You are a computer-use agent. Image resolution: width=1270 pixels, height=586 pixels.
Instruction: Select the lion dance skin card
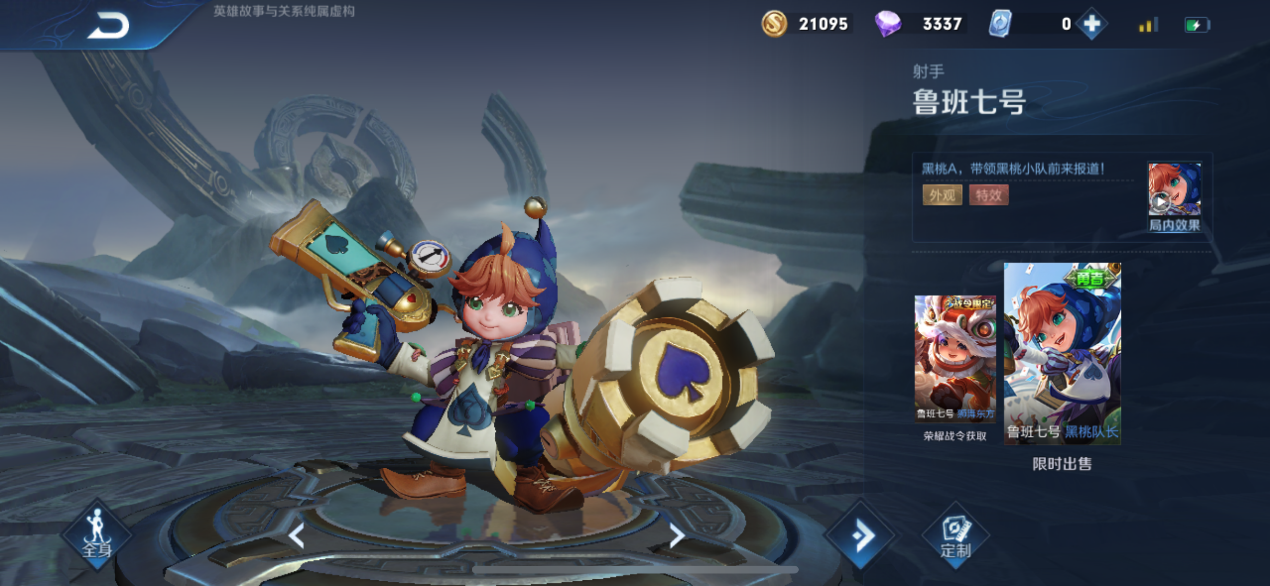coord(954,359)
